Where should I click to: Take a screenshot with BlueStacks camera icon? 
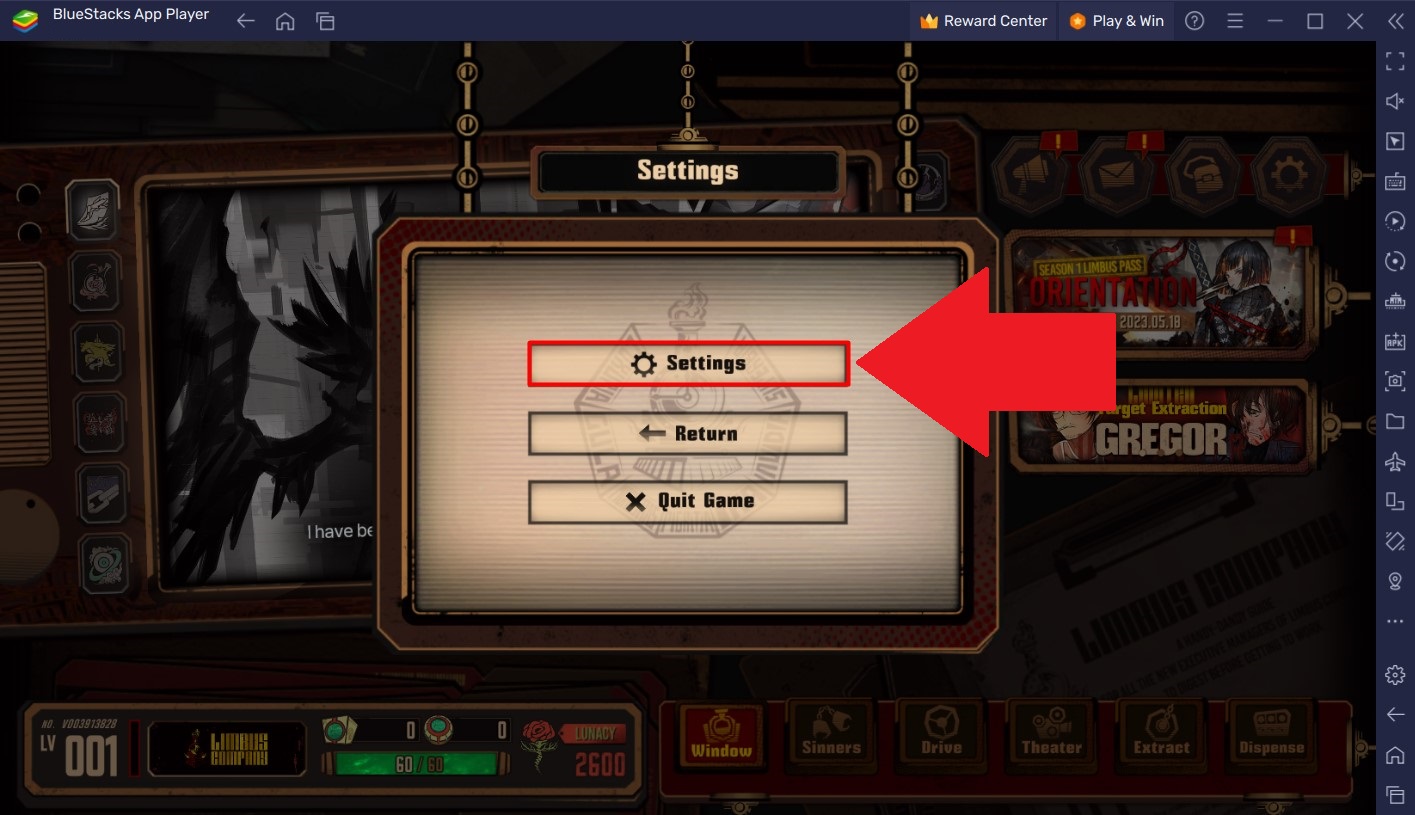(1395, 381)
